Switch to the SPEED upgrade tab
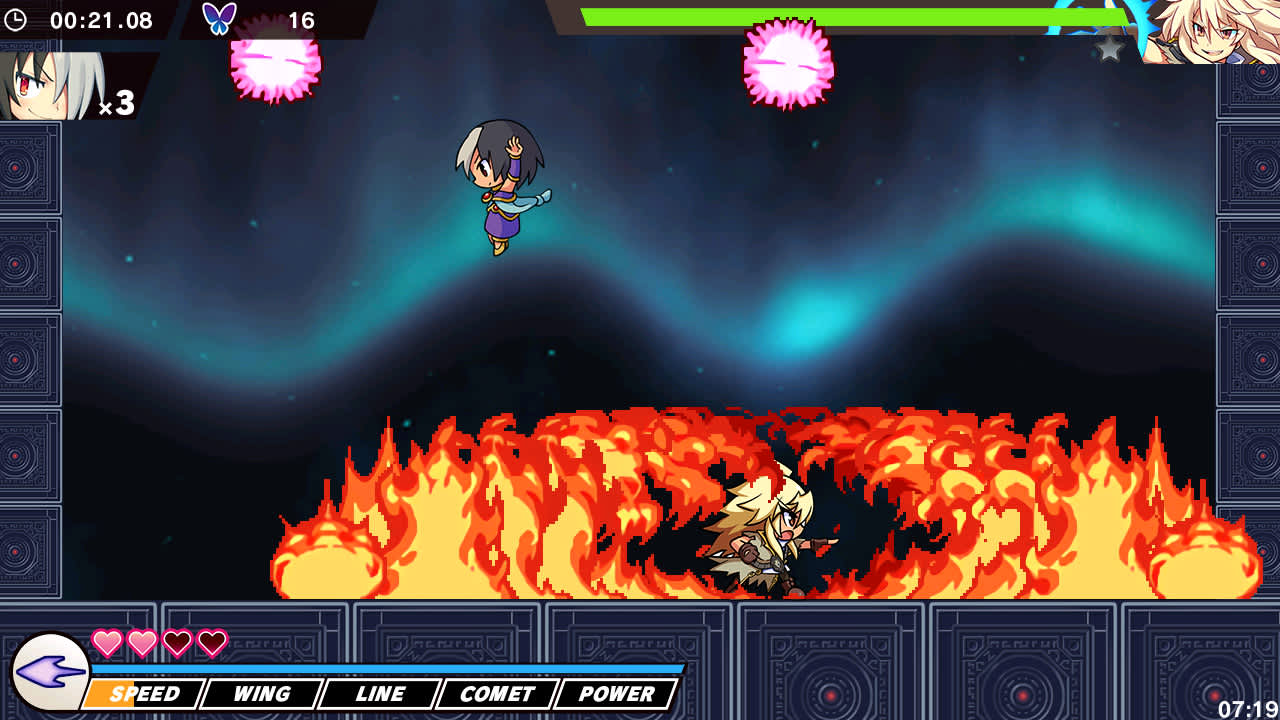Image resolution: width=1280 pixels, height=720 pixels. 144,693
